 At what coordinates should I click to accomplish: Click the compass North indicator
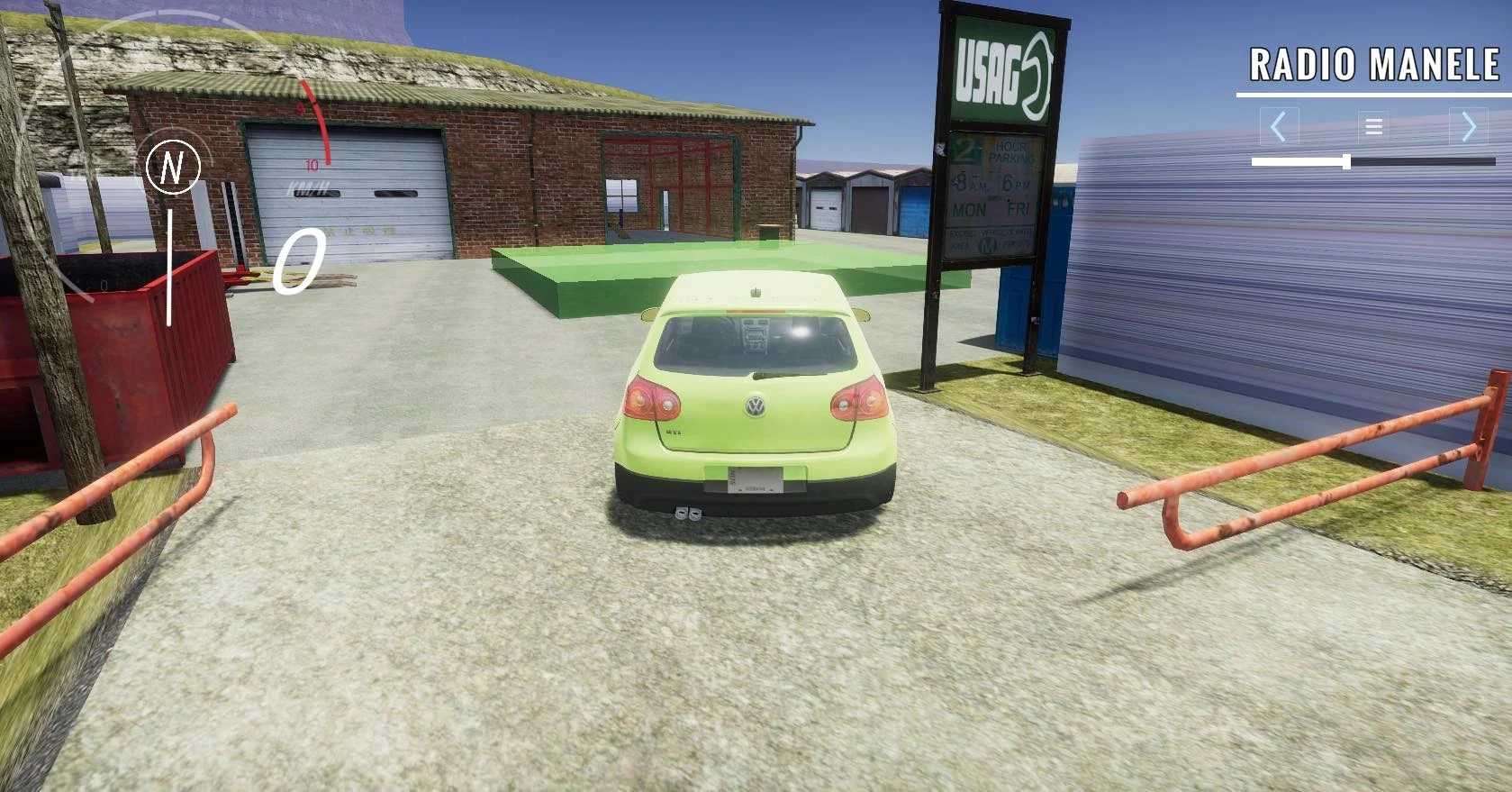point(174,168)
